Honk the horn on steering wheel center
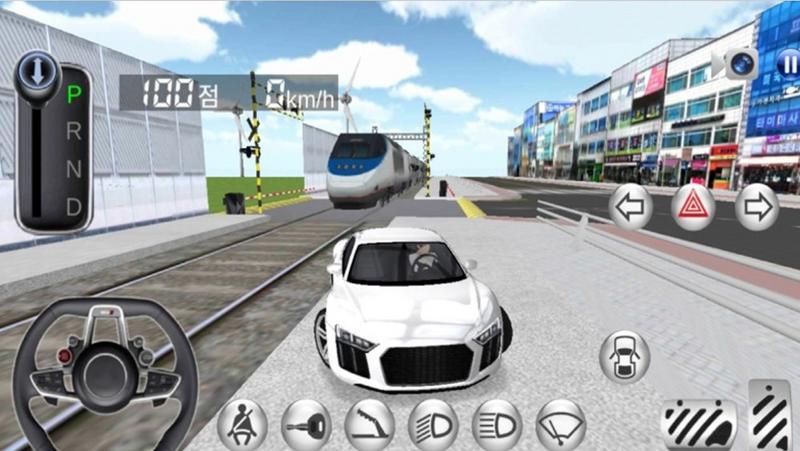800x451 pixels. [103, 371]
